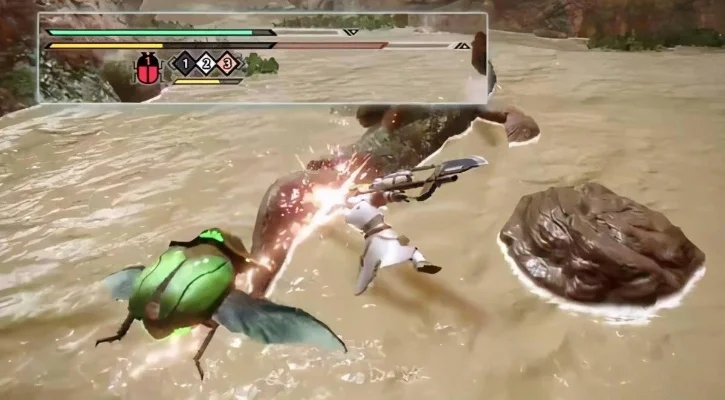Select the diamond extract slot numbered 3
The image size is (725, 400).
(x=228, y=65)
